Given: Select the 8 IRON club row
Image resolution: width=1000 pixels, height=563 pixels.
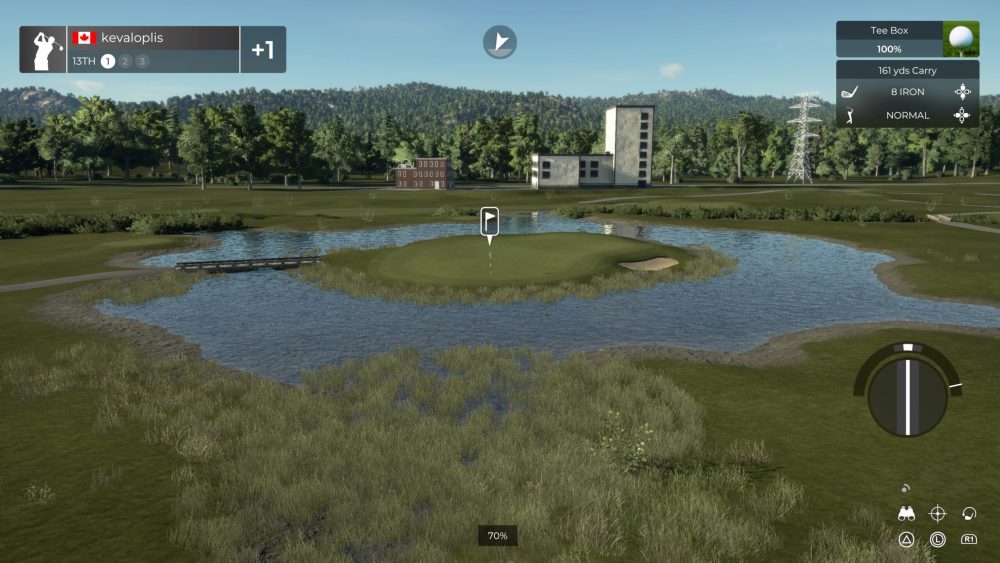Looking at the screenshot, I should (x=907, y=92).
